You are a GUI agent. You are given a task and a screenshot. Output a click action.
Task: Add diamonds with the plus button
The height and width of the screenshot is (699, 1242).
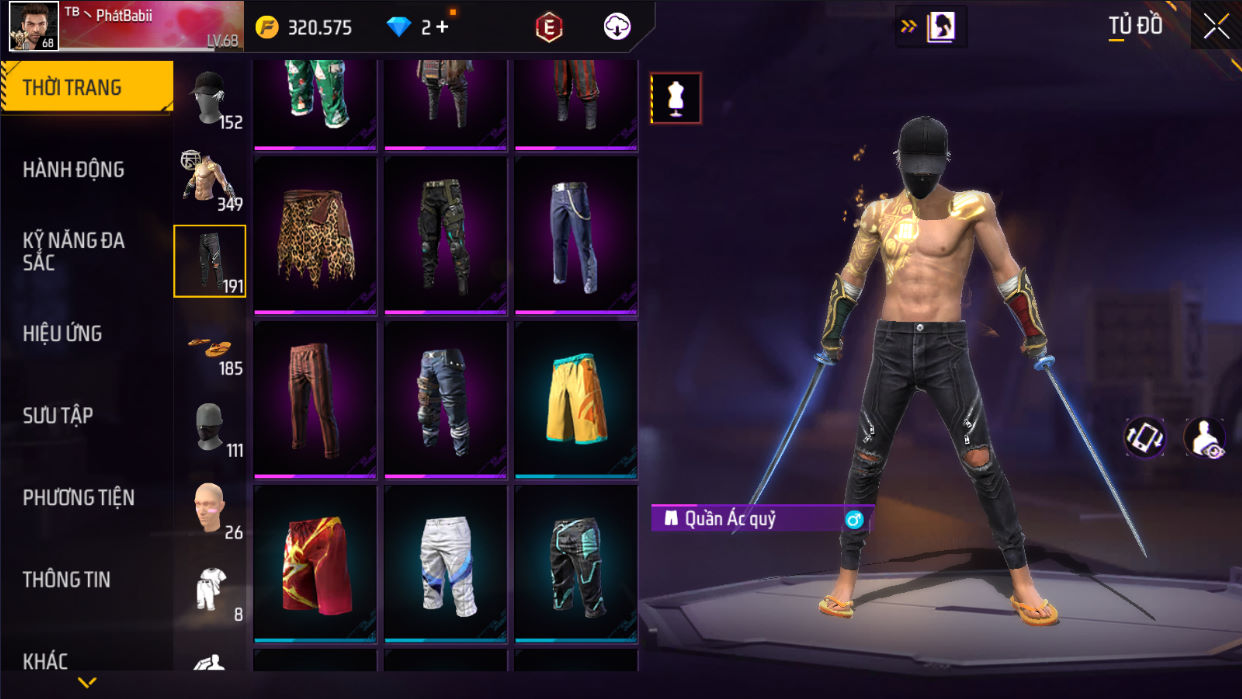pyautogui.click(x=442, y=28)
